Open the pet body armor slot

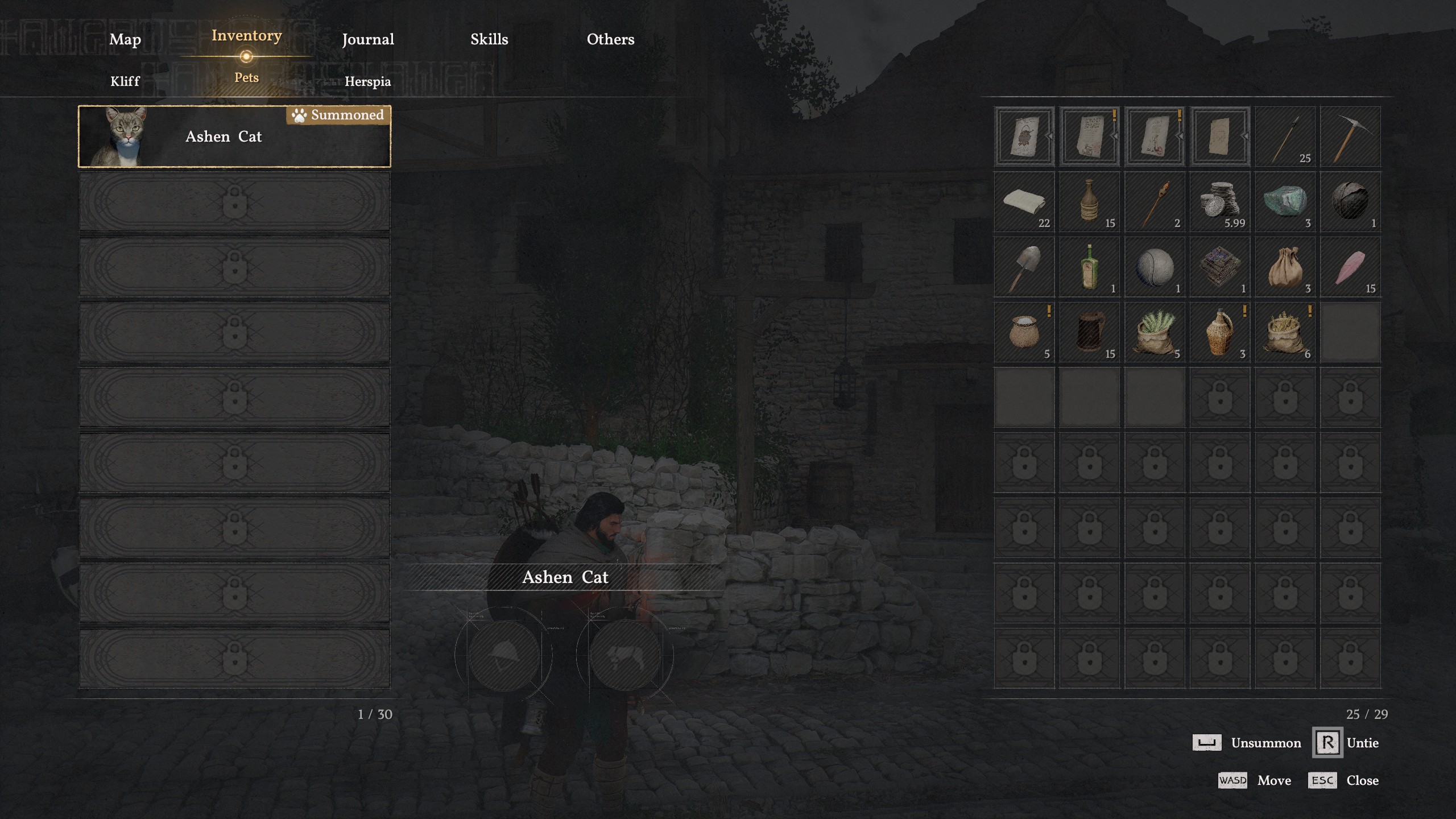click(625, 655)
